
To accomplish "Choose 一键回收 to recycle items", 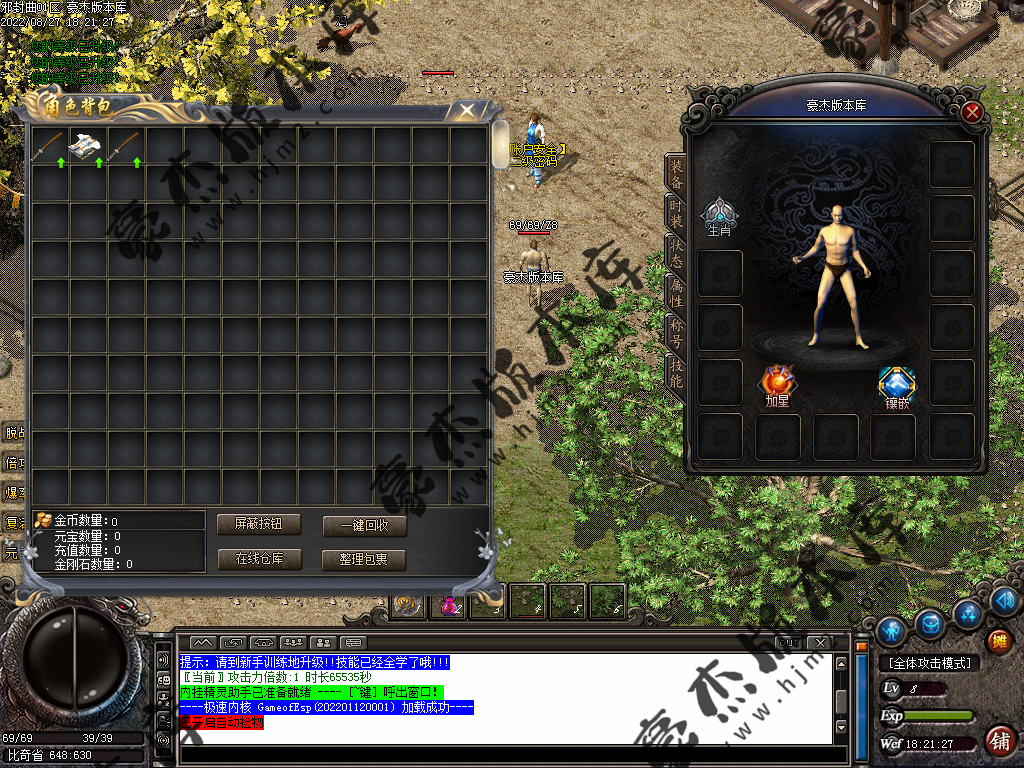I will (364, 525).
